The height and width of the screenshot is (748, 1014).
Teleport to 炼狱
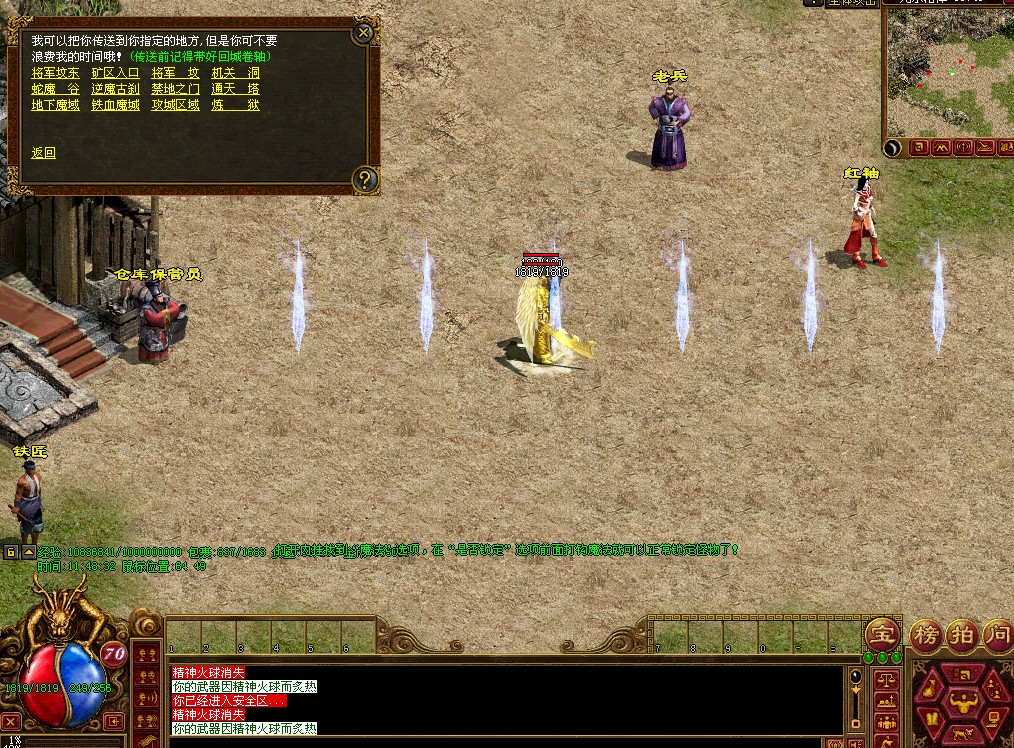tap(235, 105)
